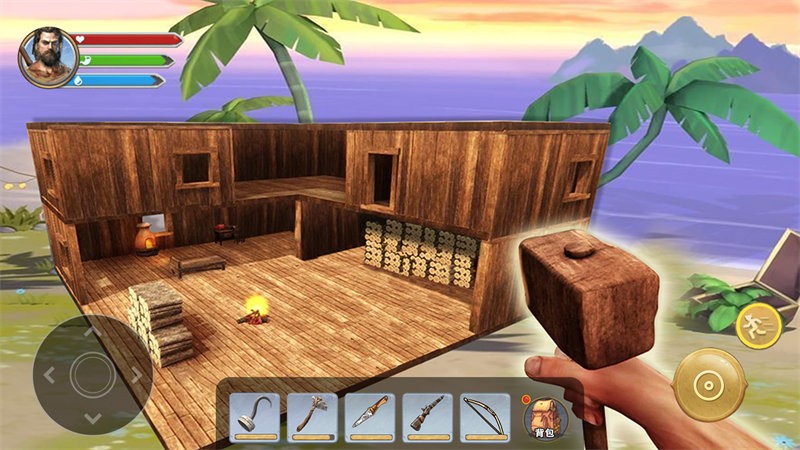Open the backpack inventory
Screen dimensions: 800x450
click(545, 414)
